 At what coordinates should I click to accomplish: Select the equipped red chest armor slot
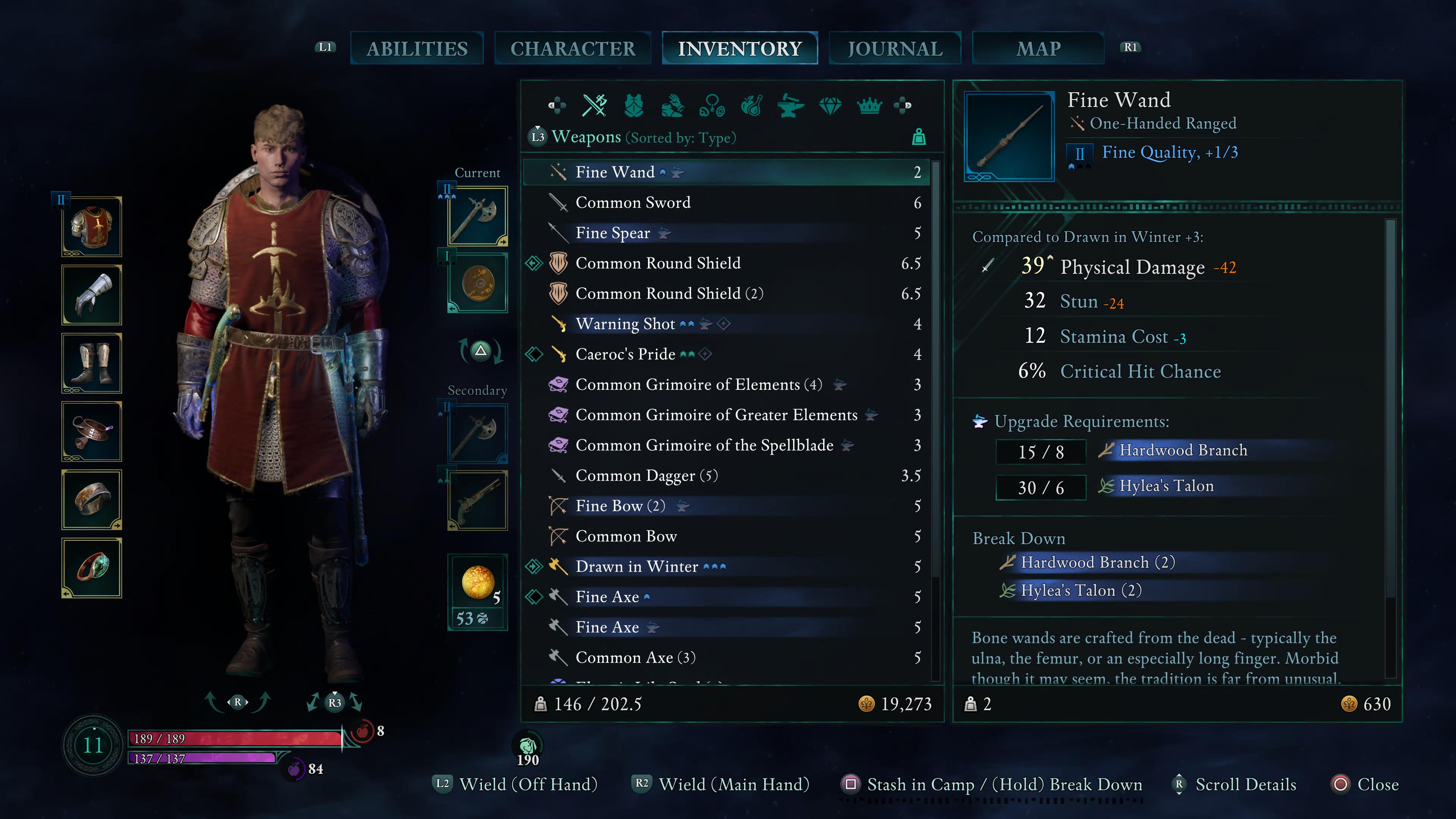point(92,227)
